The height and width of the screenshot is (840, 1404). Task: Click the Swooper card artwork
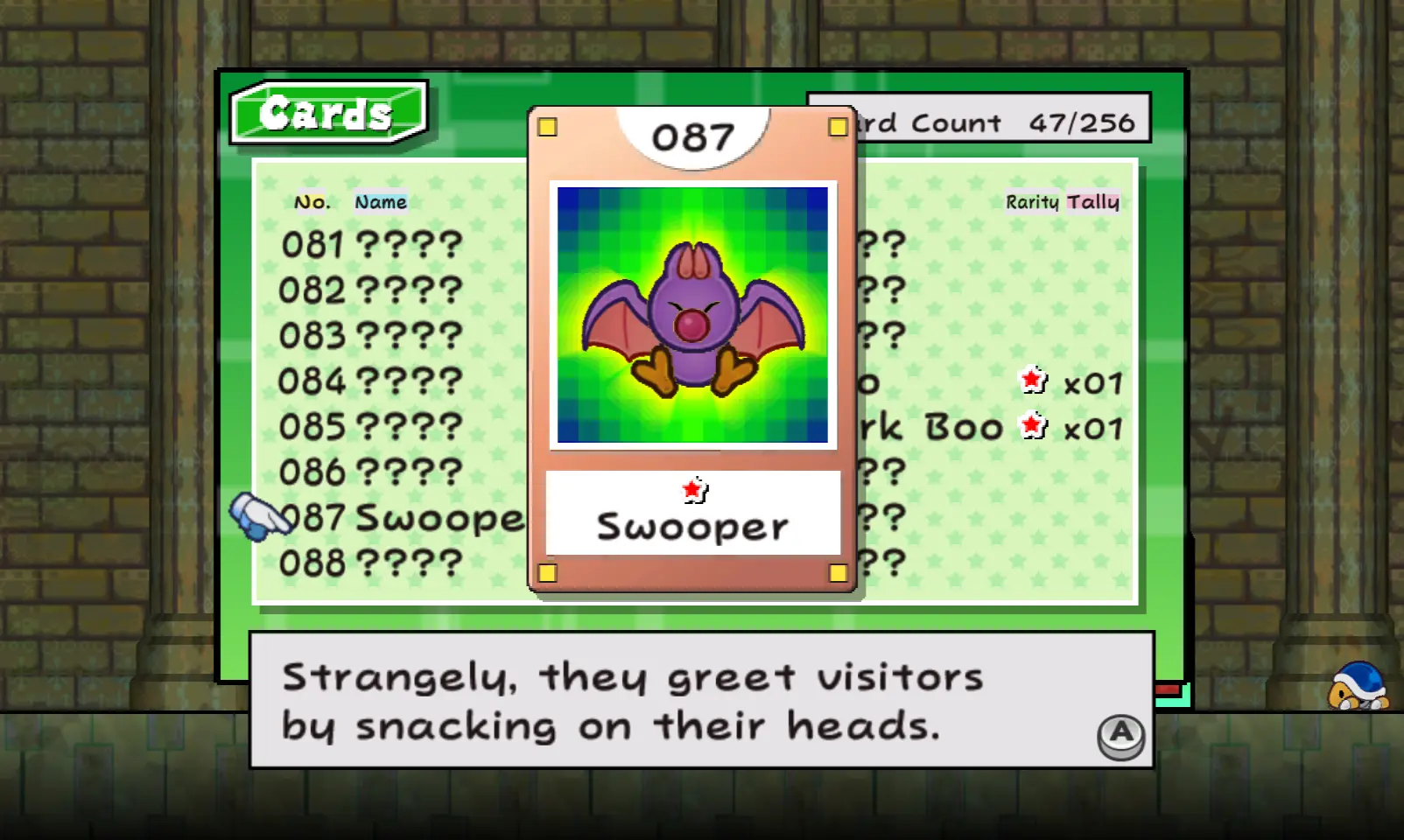coord(692,315)
